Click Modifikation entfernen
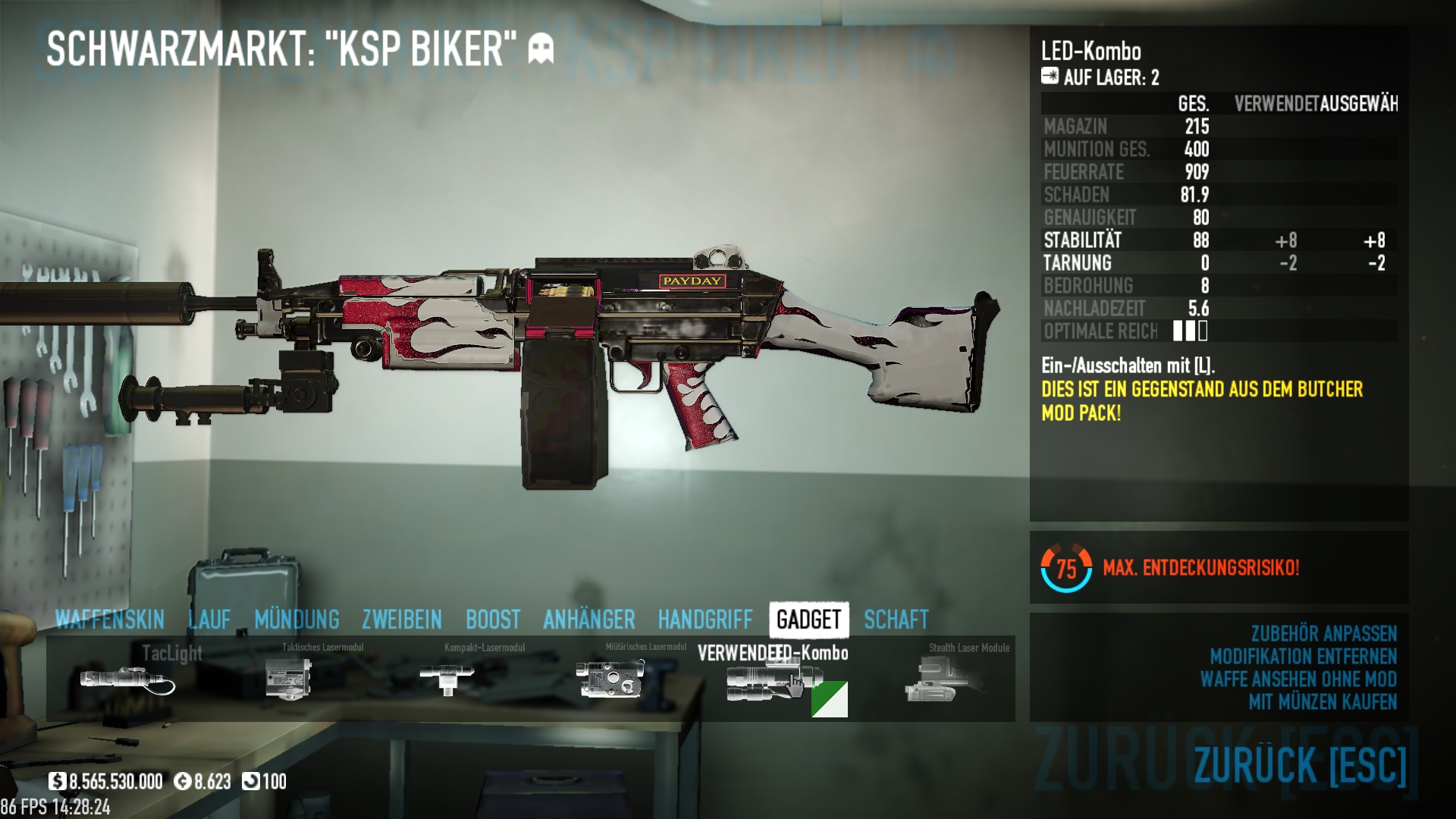 click(1303, 656)
